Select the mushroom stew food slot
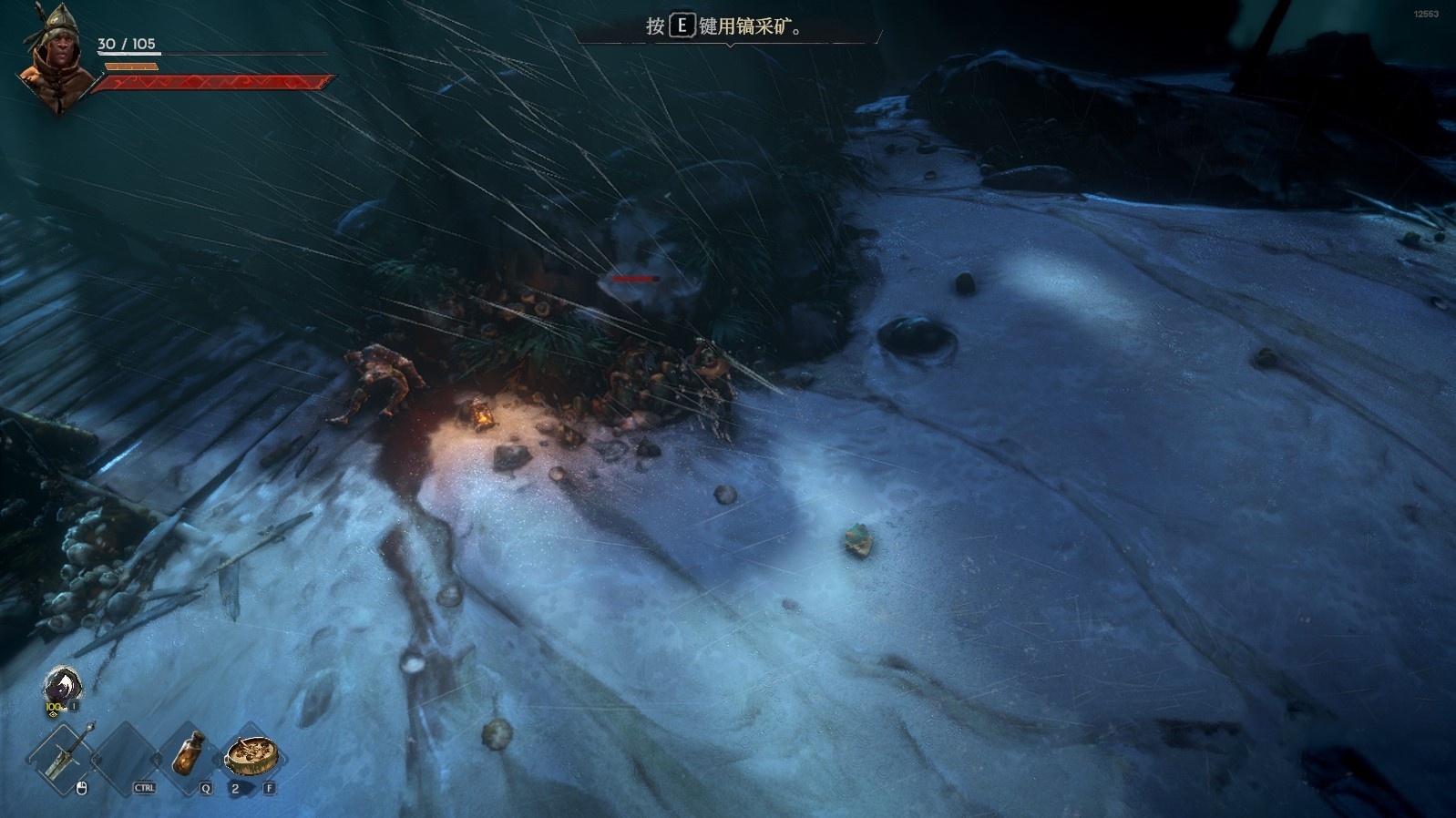 point(251,754)
